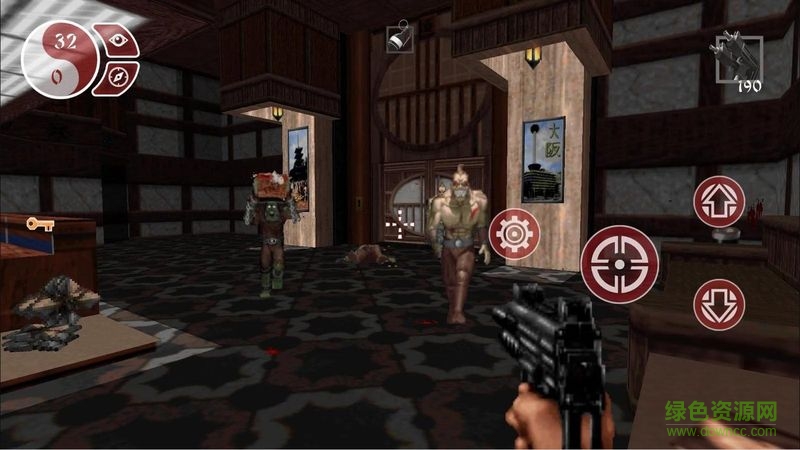
Task: Toggle the flashlight icon at the top
Action: (x=398, y=39)
